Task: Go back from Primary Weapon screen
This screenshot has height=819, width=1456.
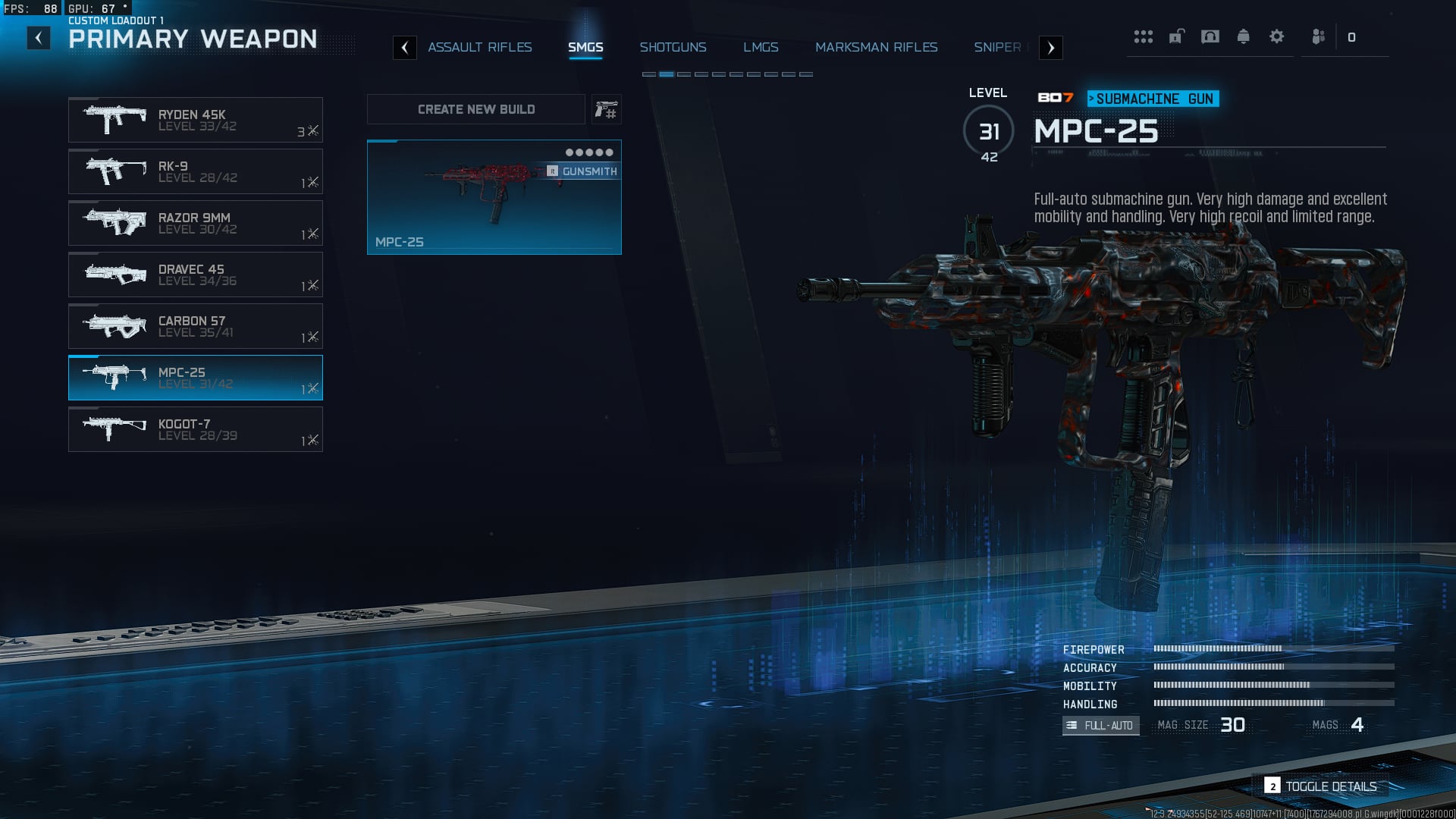Action: coord(39,38)
